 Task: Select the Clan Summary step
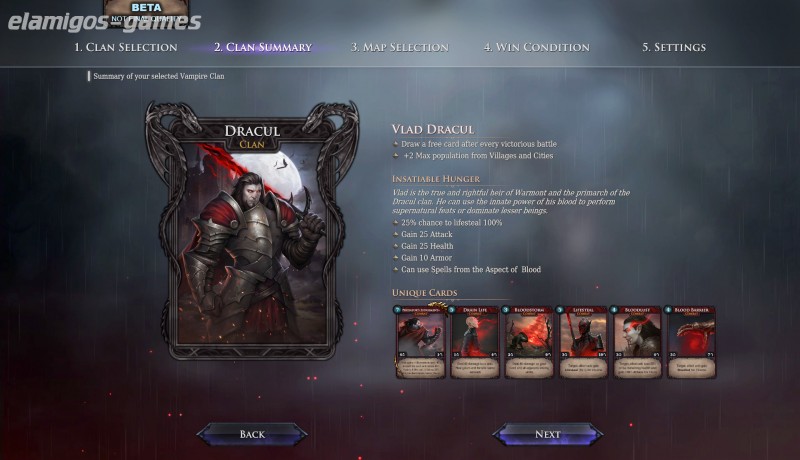tap(262, 47)
